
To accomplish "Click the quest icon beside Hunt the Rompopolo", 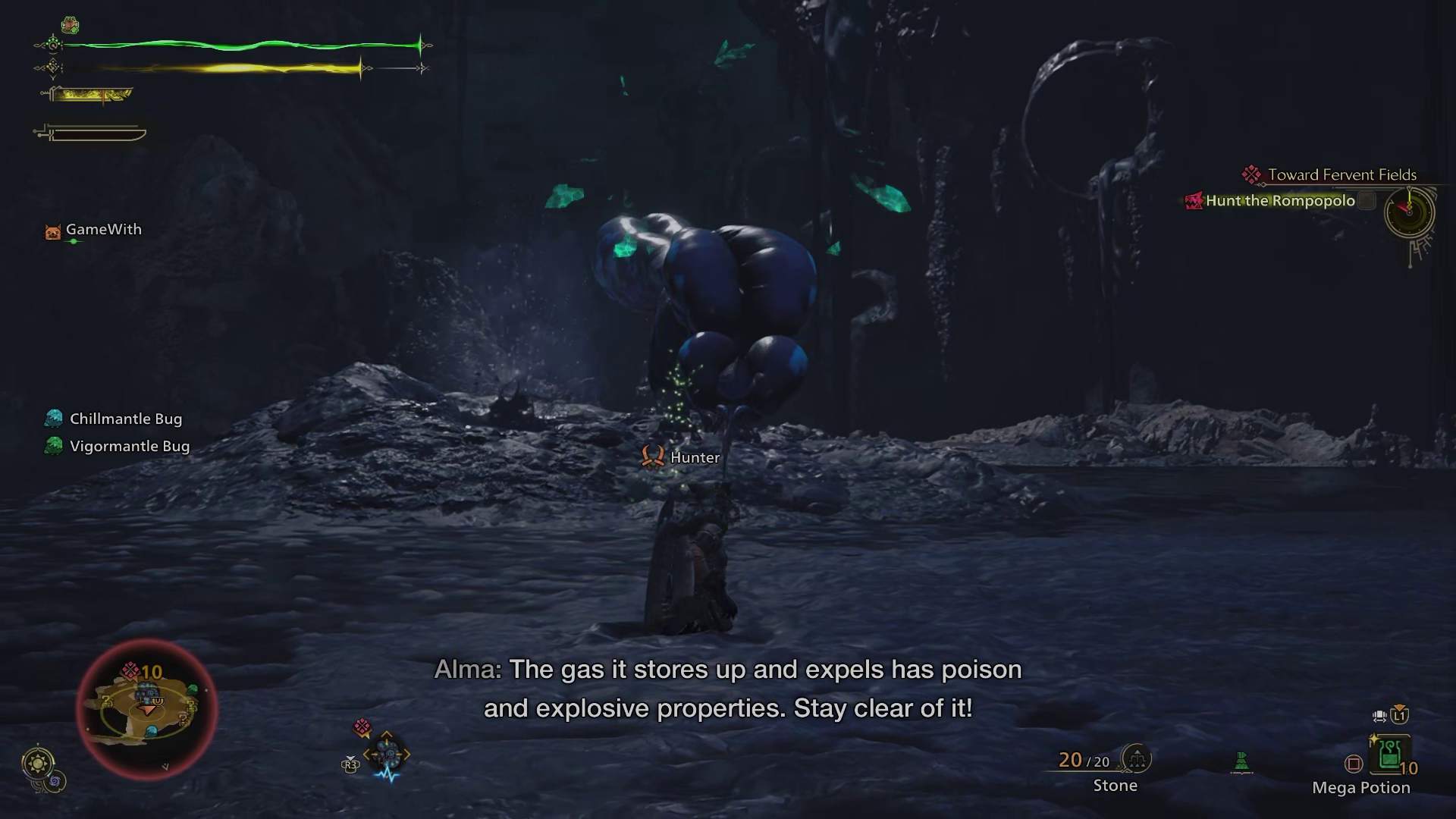I will click(1193, 201).
